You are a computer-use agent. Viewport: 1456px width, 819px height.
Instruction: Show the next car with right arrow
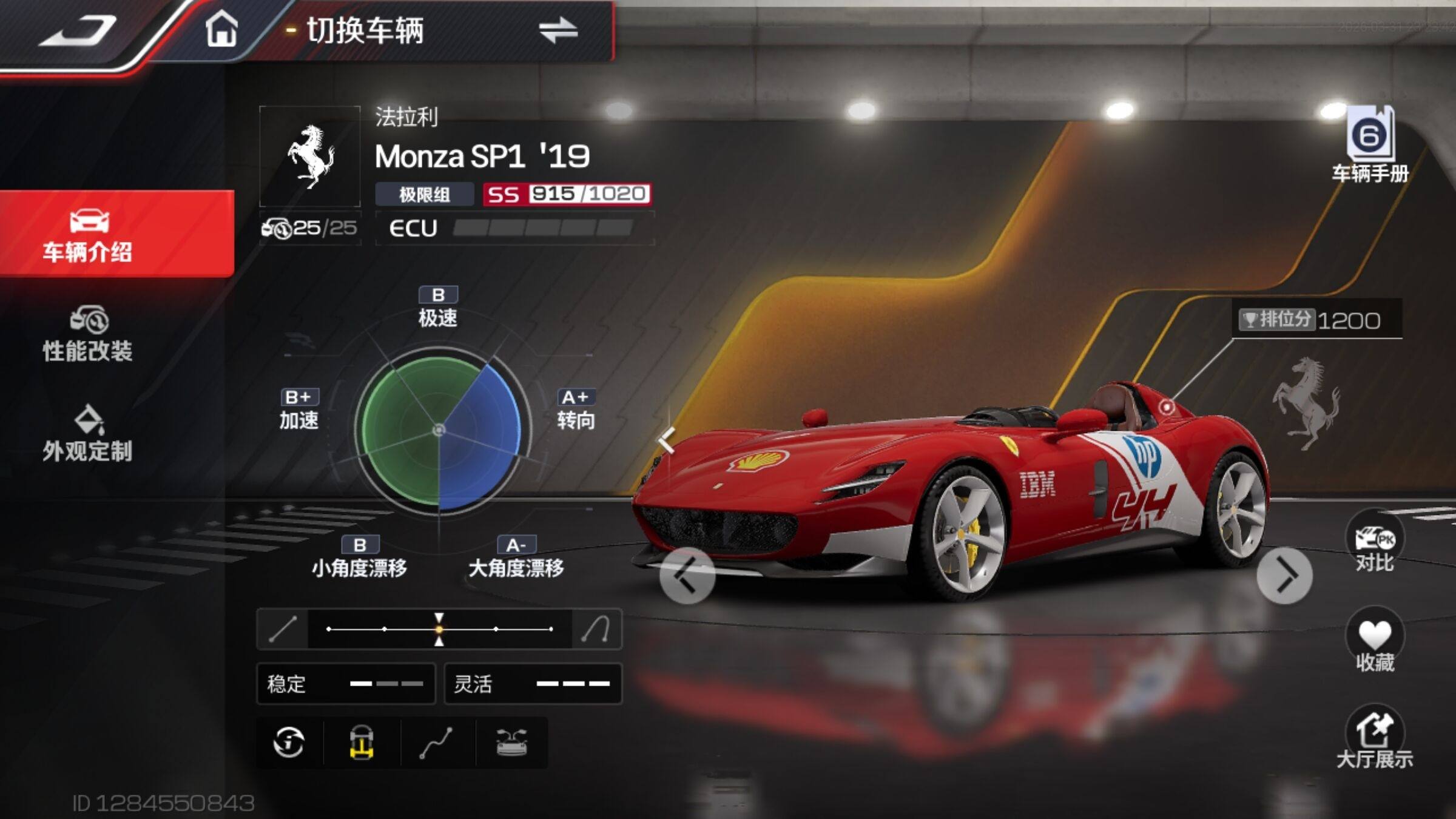click(x=1284, y=576)
